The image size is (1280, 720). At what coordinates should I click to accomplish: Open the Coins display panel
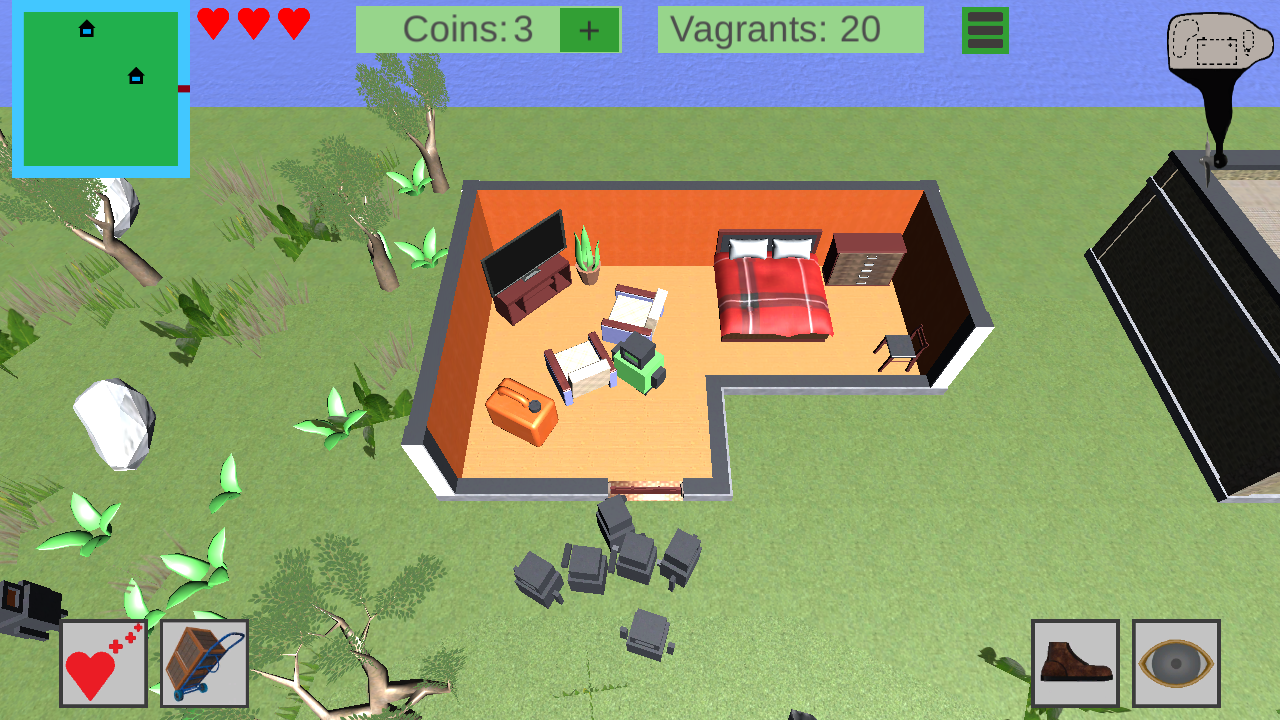pos(470,30)
